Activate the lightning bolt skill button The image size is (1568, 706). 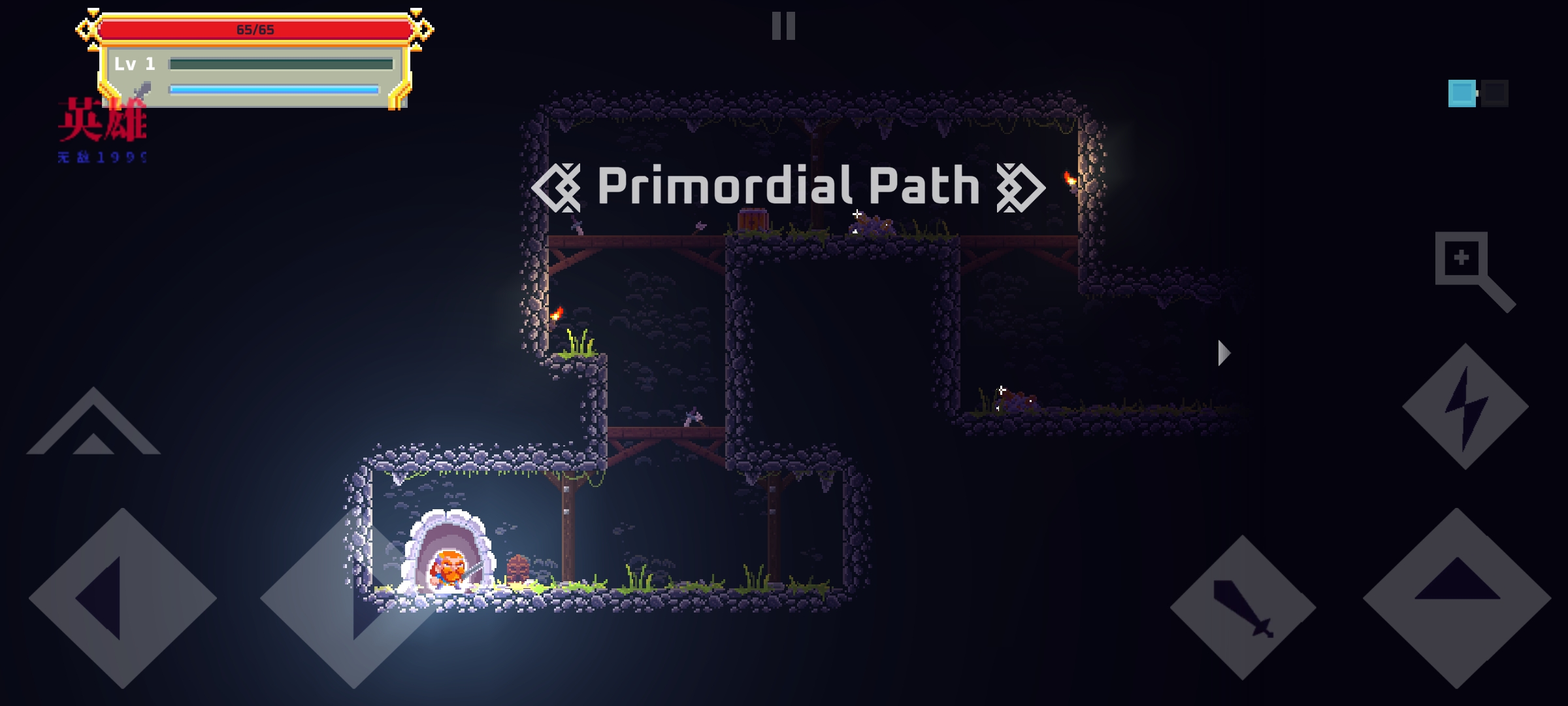[x=1465, y=406]
